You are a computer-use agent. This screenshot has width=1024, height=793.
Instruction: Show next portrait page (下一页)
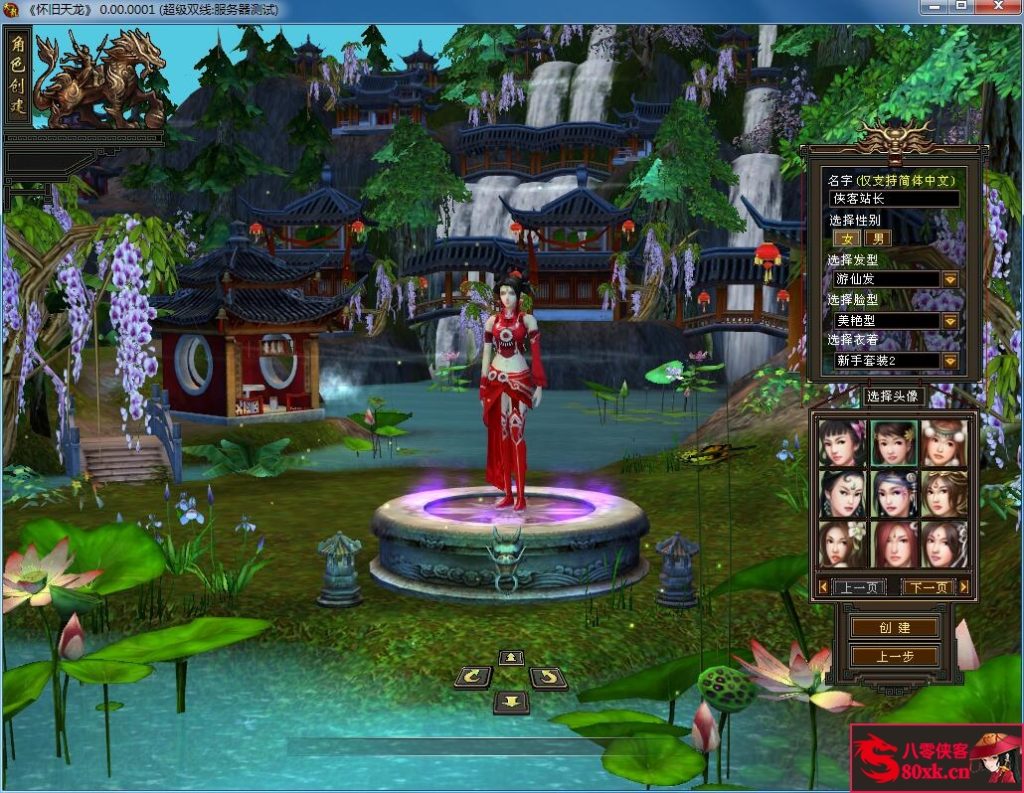(x=927, y=587)
